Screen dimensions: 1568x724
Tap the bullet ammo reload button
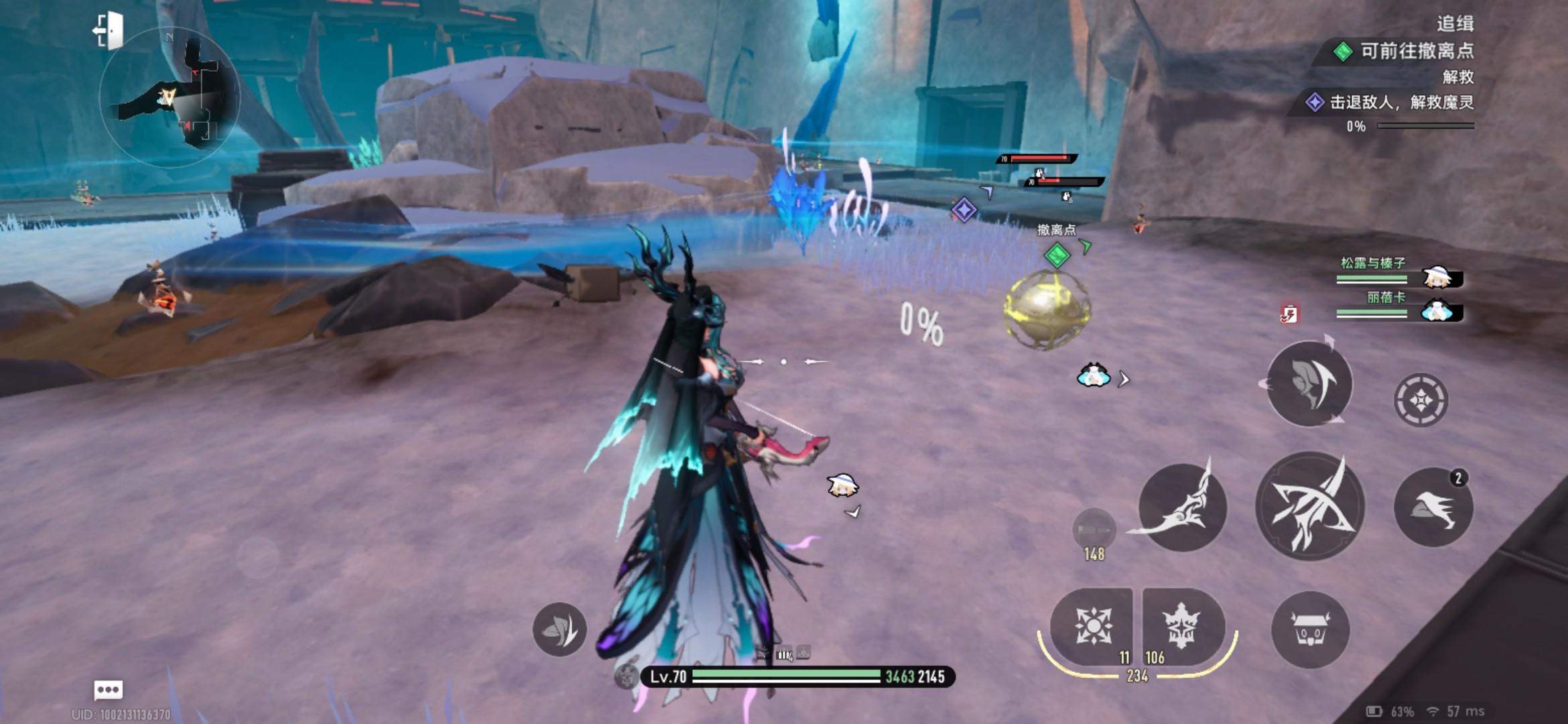pyautogui.click(x=1094, y=531)
